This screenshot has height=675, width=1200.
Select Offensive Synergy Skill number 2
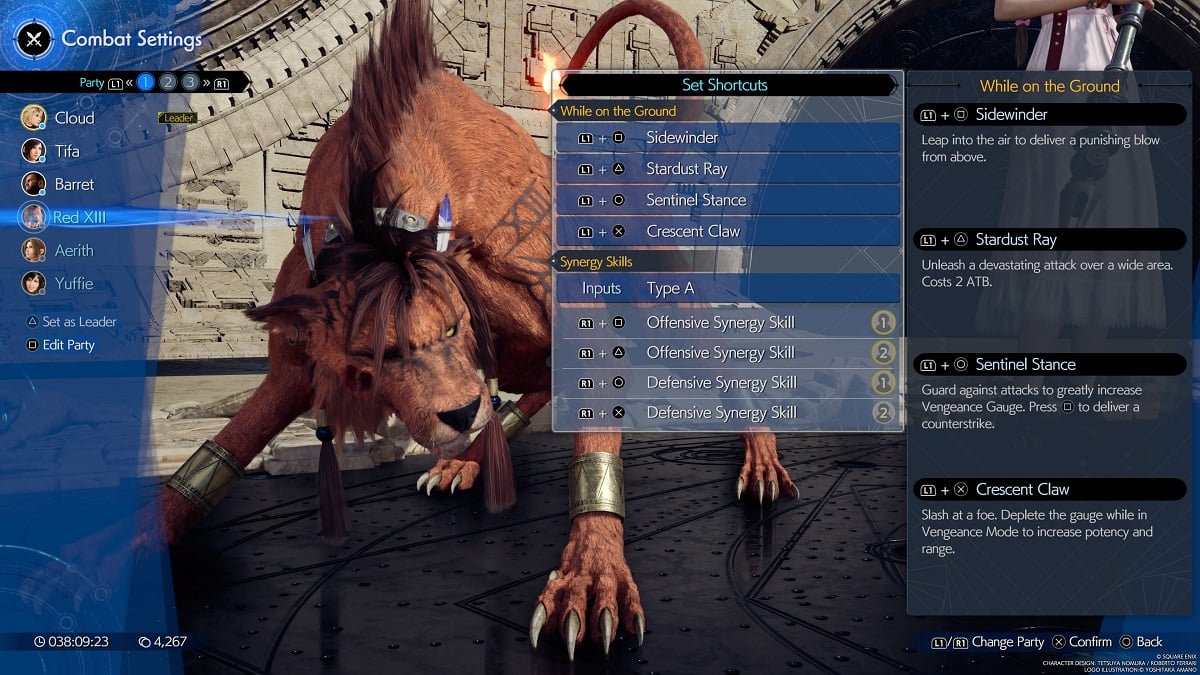pyautogui.click(x=728, y=352)
